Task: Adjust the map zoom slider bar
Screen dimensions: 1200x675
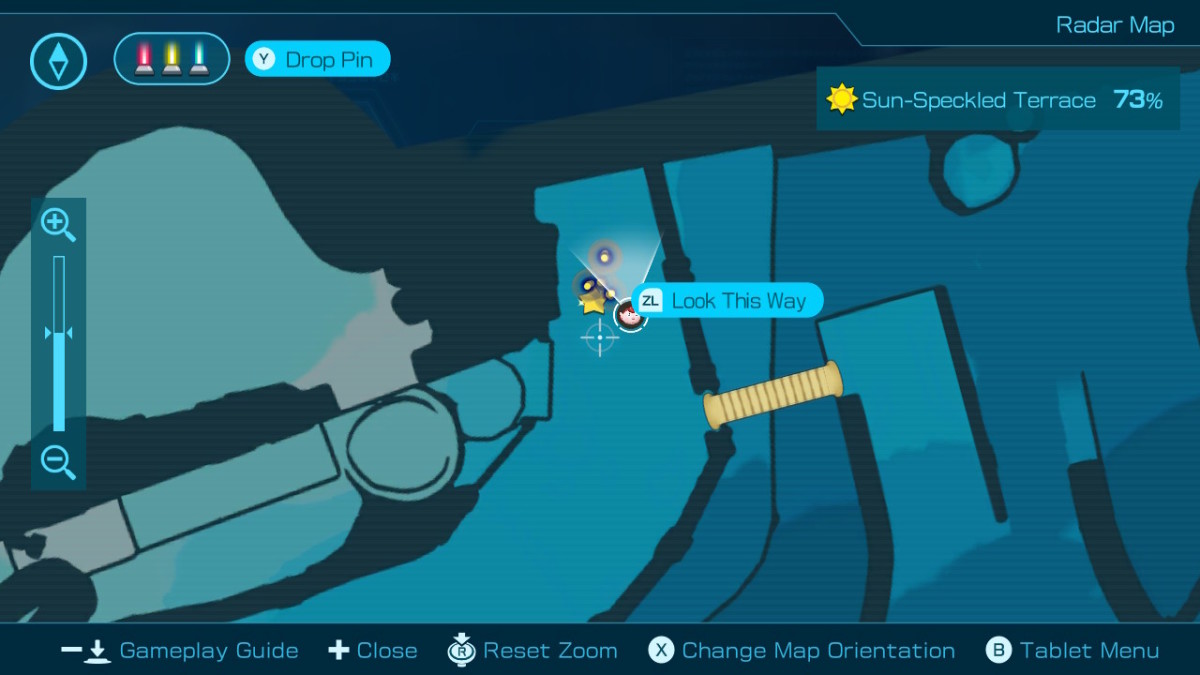Action: click(59, 343)
